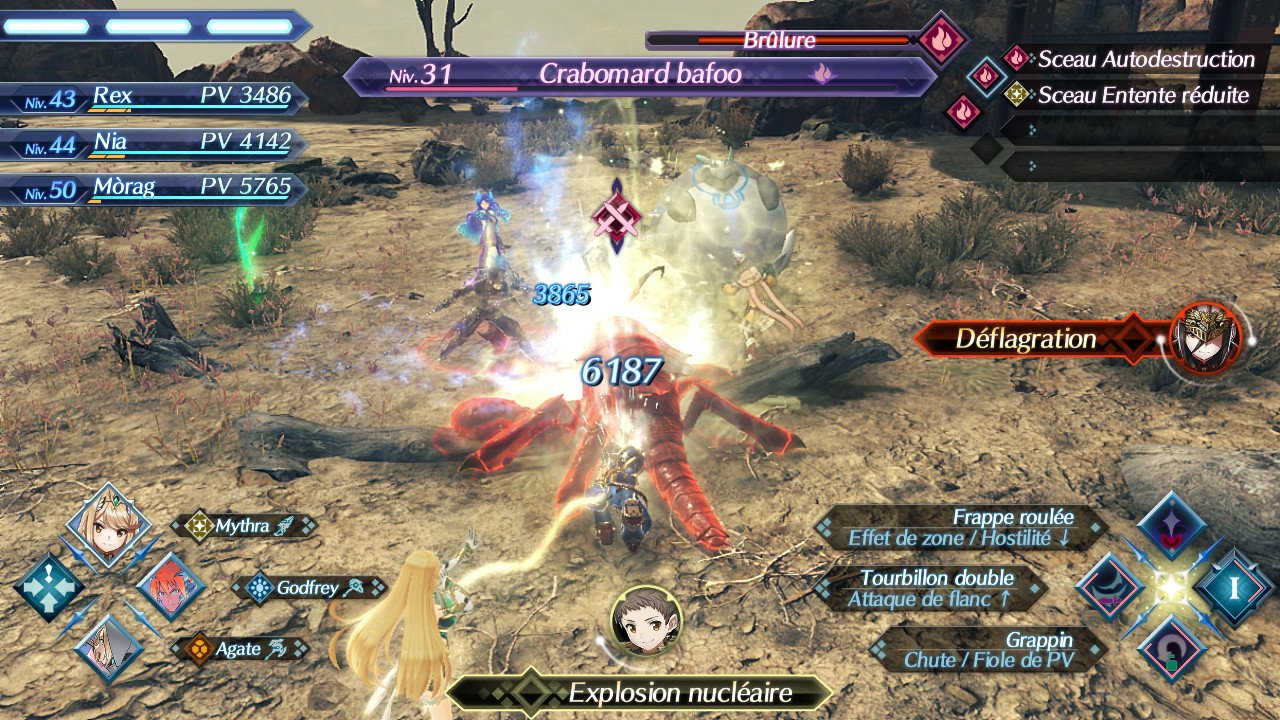Click the round driver portrait above Explosion nucléaire
This screenshot has height=720, width=1280.
[x=646, y=620]
